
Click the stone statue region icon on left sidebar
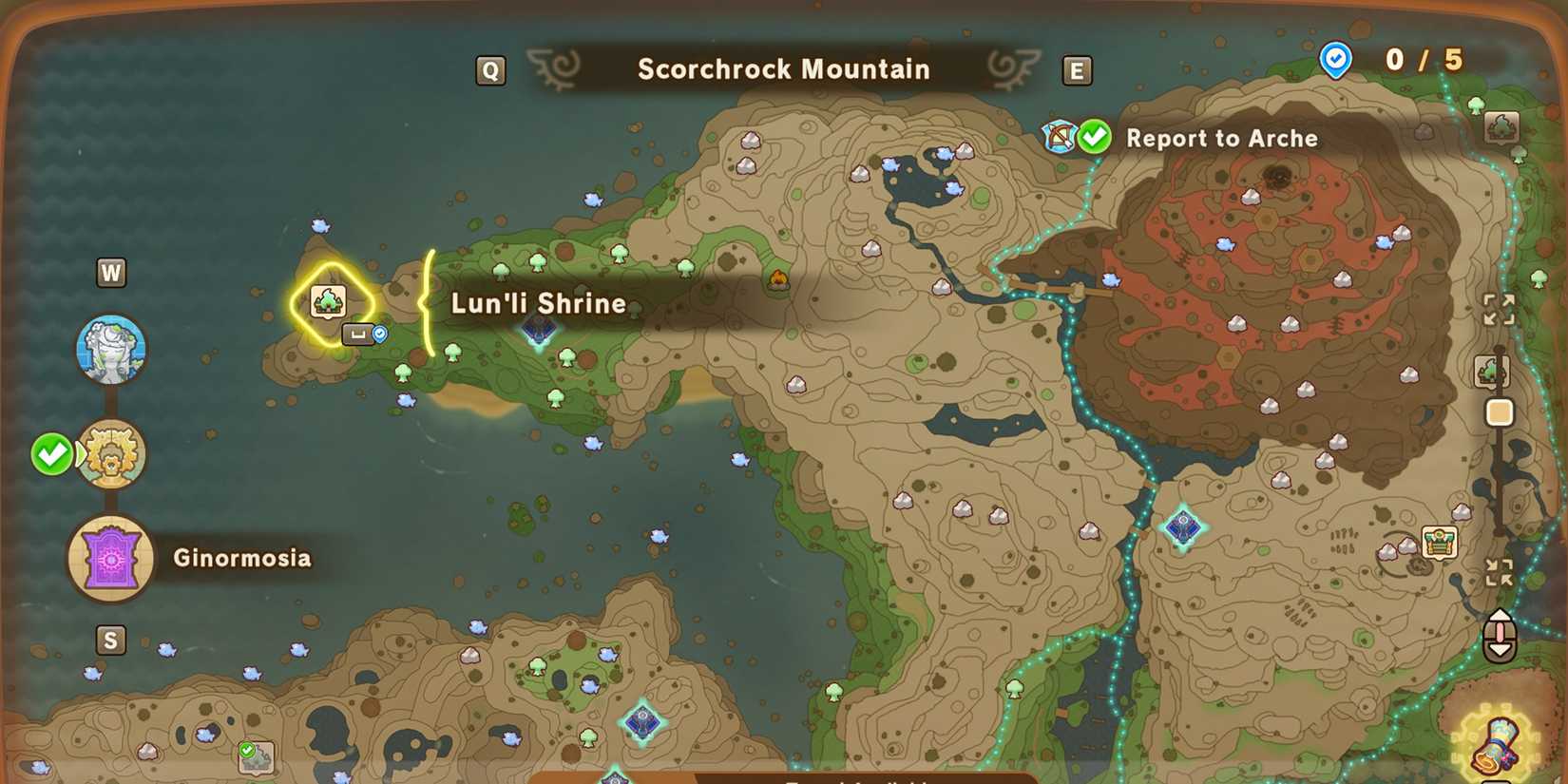click(x=111, y=349)
